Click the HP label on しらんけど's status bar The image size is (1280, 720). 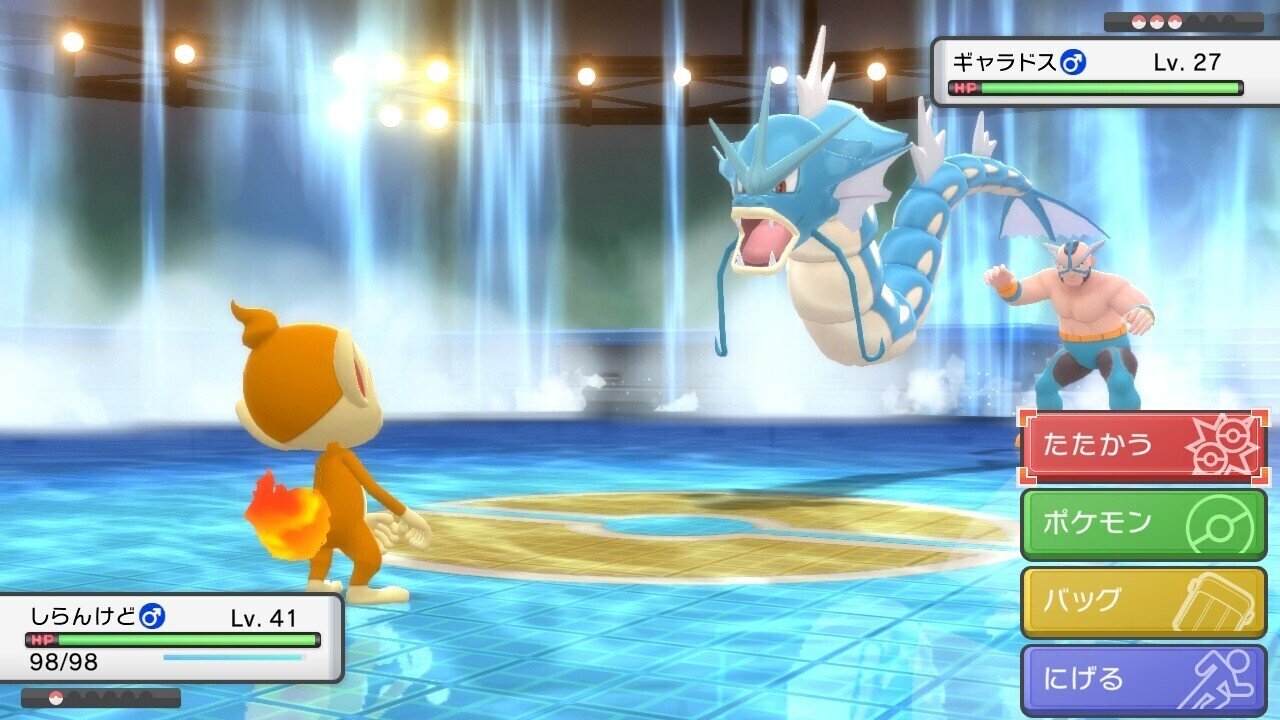(x=42, y=639)
